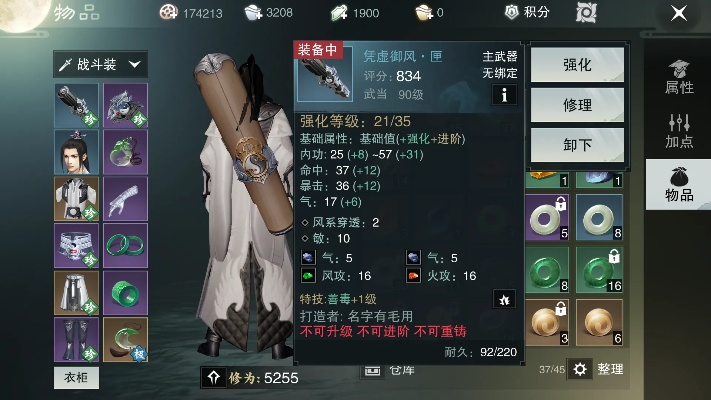This screenshot has width=711, height=400.
Task: Pick the green jade ring stack of 16
Action: pyautogui.click(x=598, y=272)
